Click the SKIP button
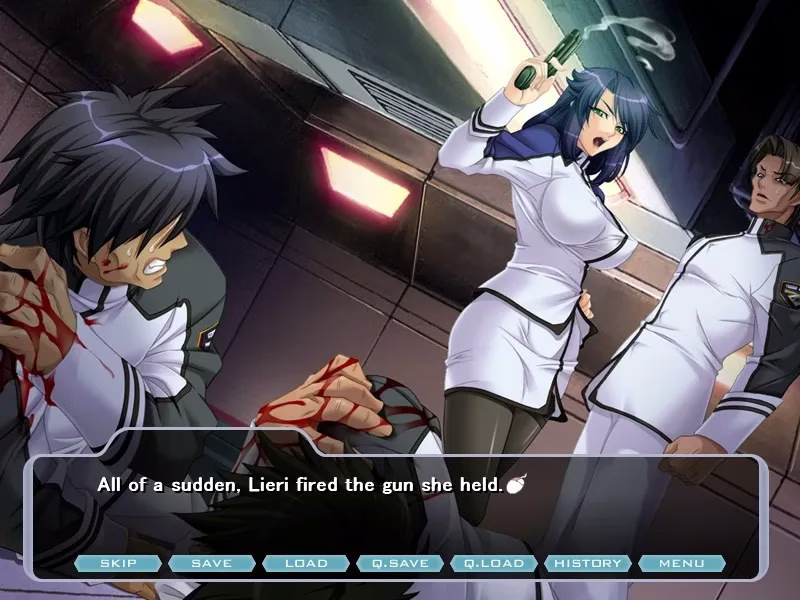800x600 pixels. [x=118, y=563]
